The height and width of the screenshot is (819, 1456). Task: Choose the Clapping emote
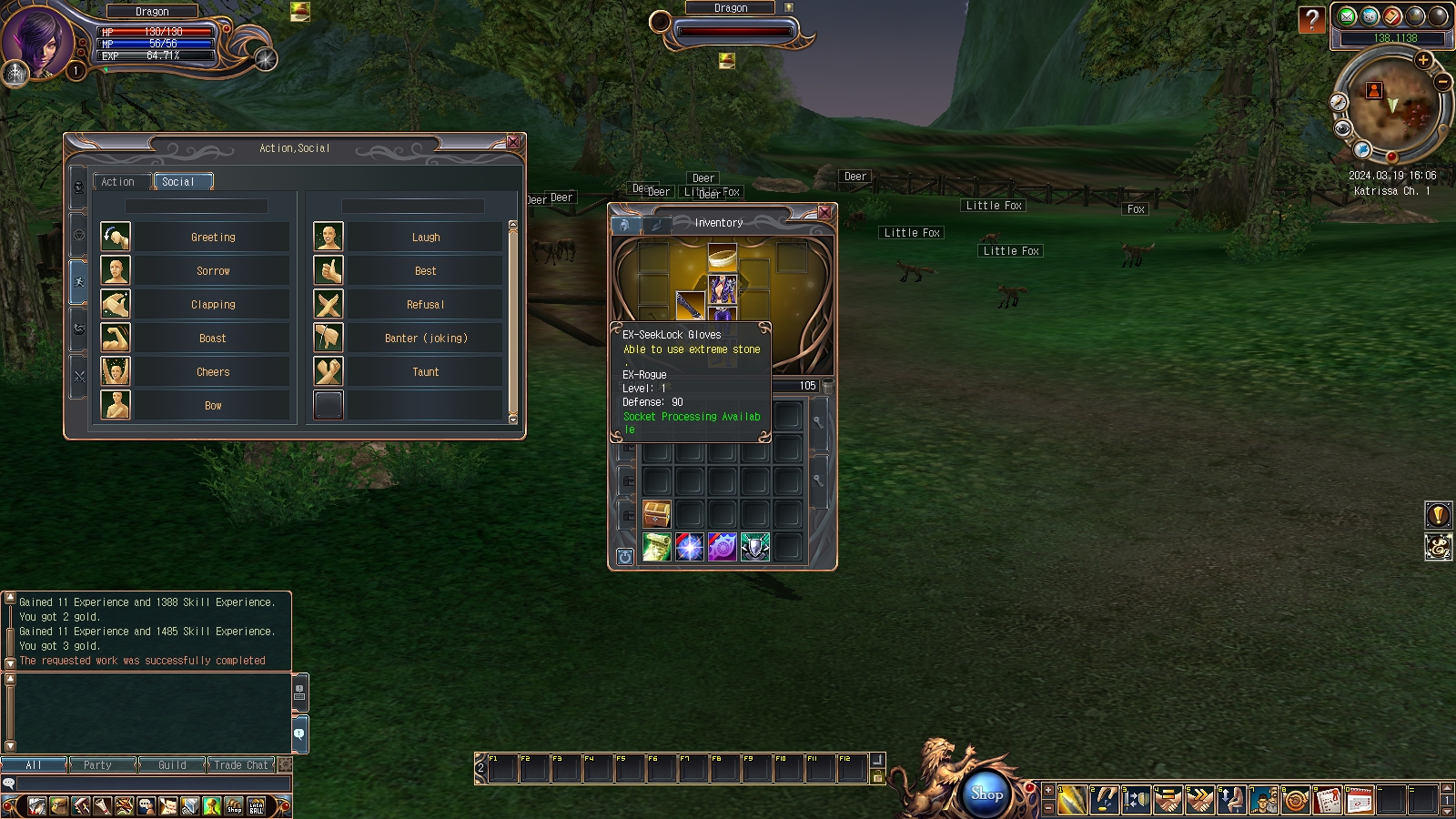[x=213, y=305]
